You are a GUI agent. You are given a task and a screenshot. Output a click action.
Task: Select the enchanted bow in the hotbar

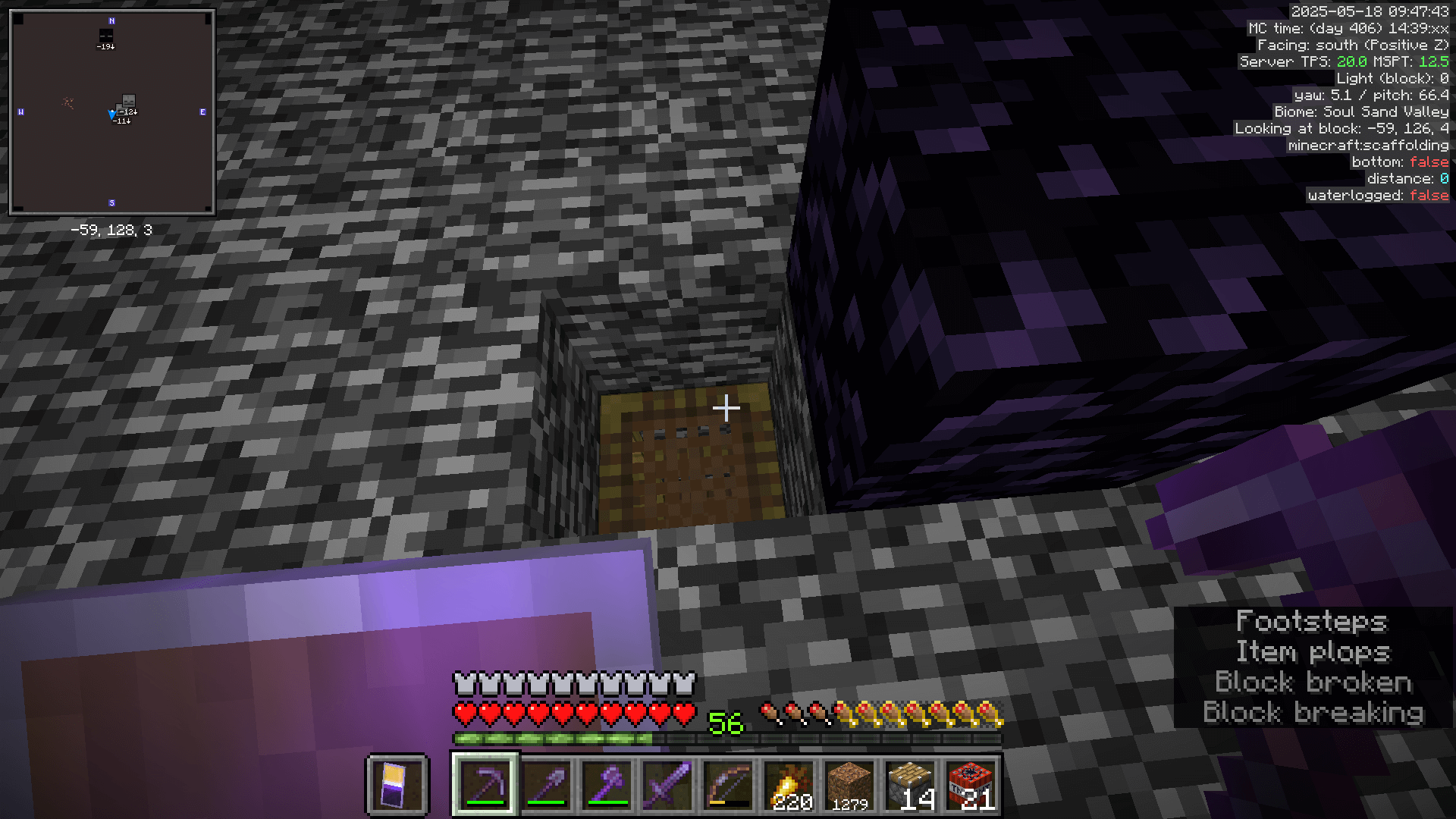pyautogui.click(x=730, y=785)
